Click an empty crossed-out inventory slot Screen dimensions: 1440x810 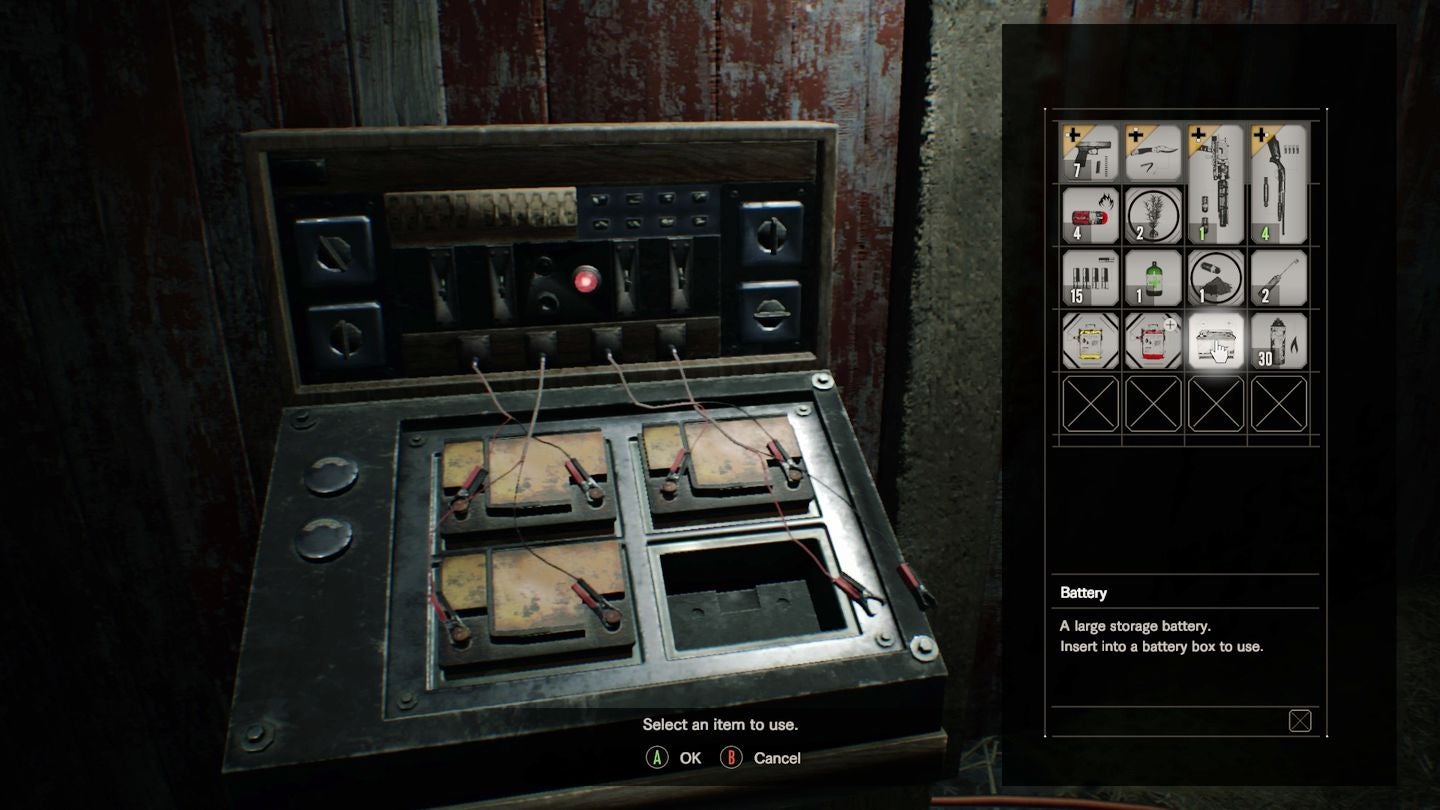click(1089, 403)
